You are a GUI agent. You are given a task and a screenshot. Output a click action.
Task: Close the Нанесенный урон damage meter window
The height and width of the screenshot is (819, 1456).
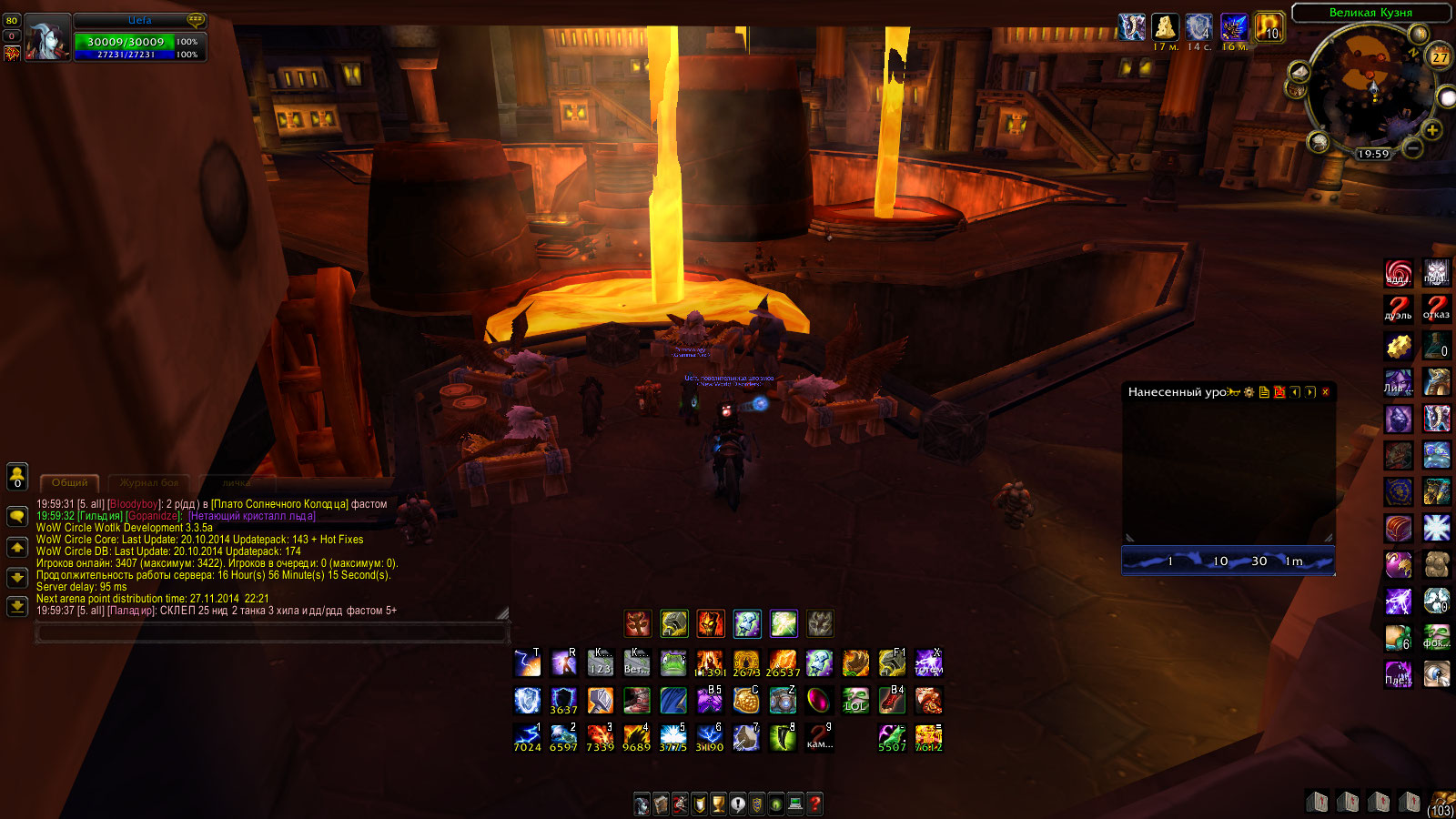[1325, 392]
